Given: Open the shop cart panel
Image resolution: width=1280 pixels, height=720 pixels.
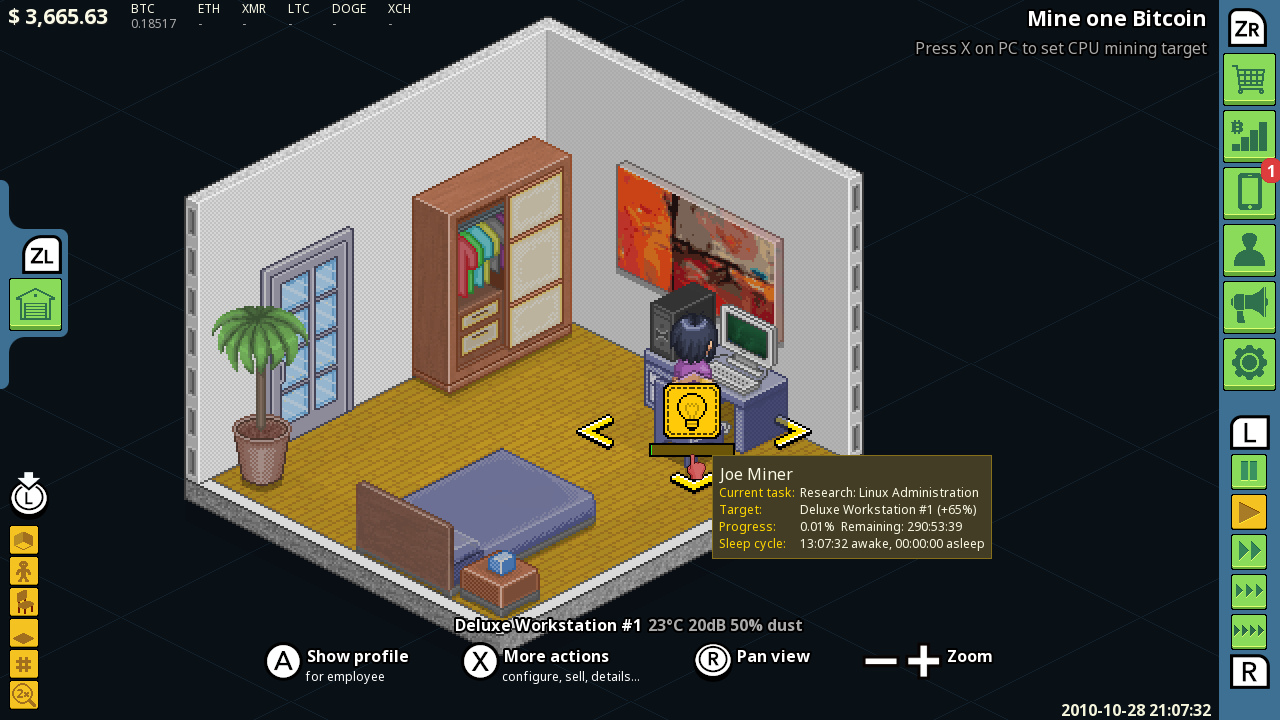Looking at the screenshot, I should point(1248,79).
